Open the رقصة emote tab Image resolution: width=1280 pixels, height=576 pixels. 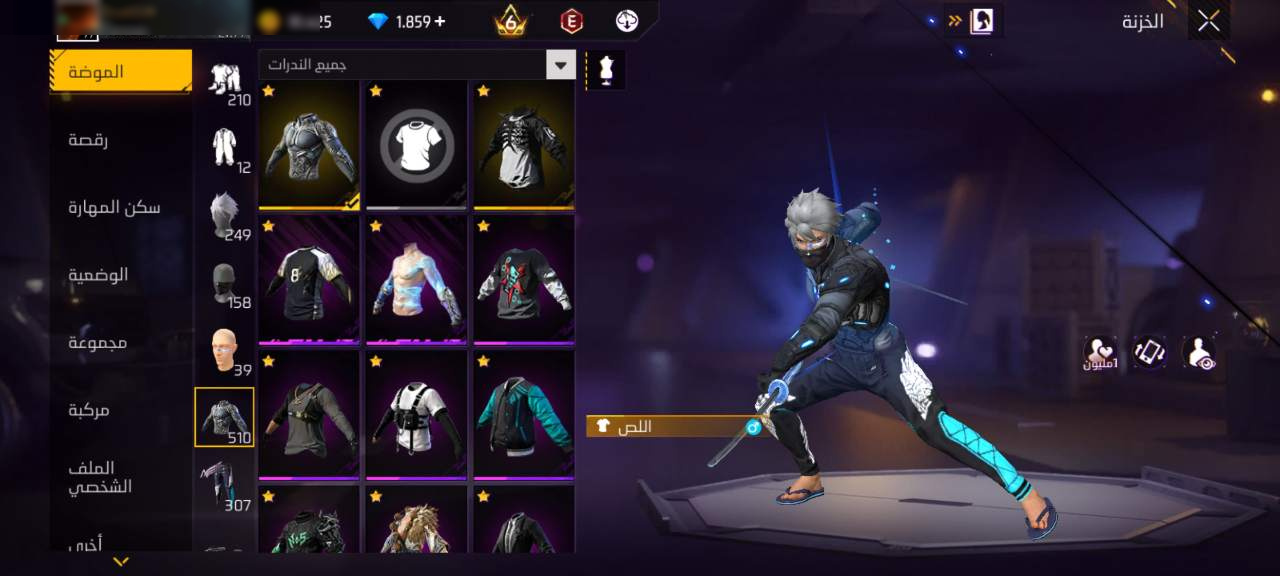(88, 140)
